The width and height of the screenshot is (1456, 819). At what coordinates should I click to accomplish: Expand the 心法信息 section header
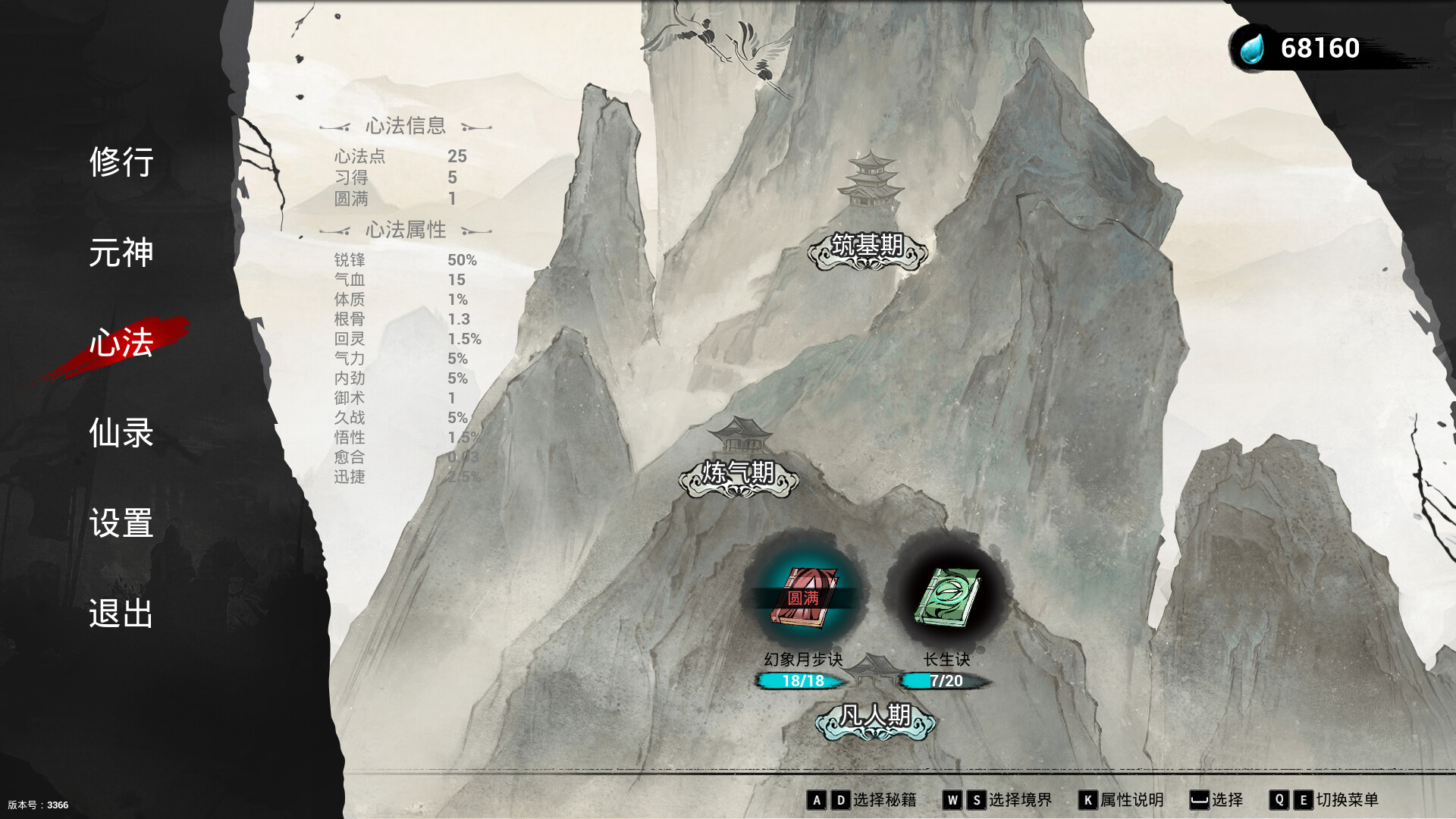point(405,127)
